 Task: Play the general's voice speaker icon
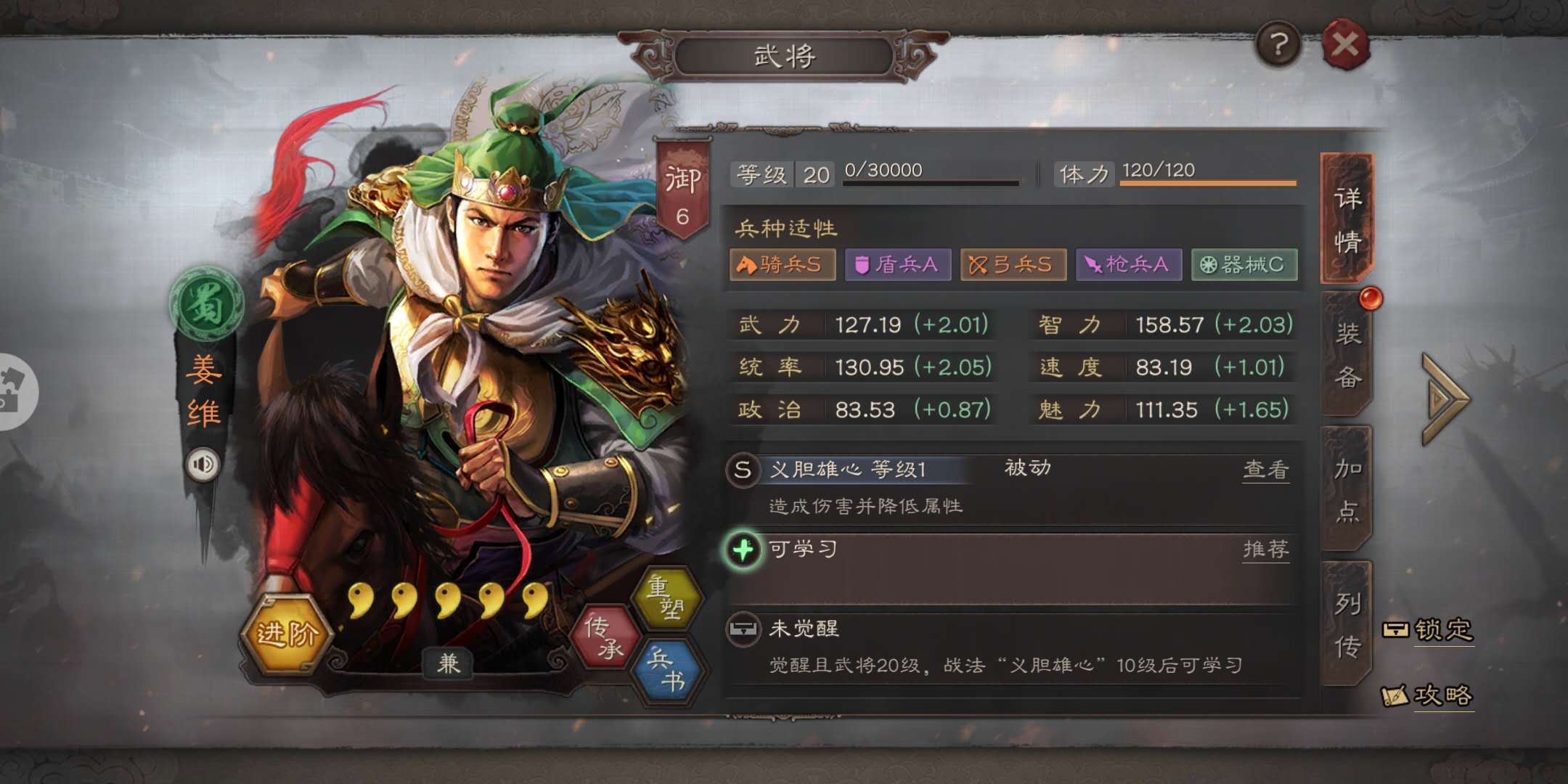tap(203, 464)
